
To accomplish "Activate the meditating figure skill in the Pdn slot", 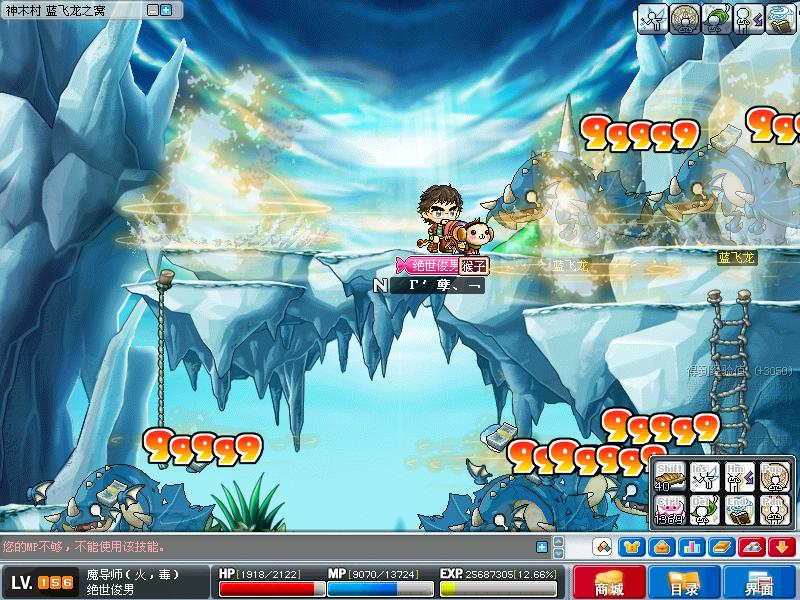I will coord(774,510).
